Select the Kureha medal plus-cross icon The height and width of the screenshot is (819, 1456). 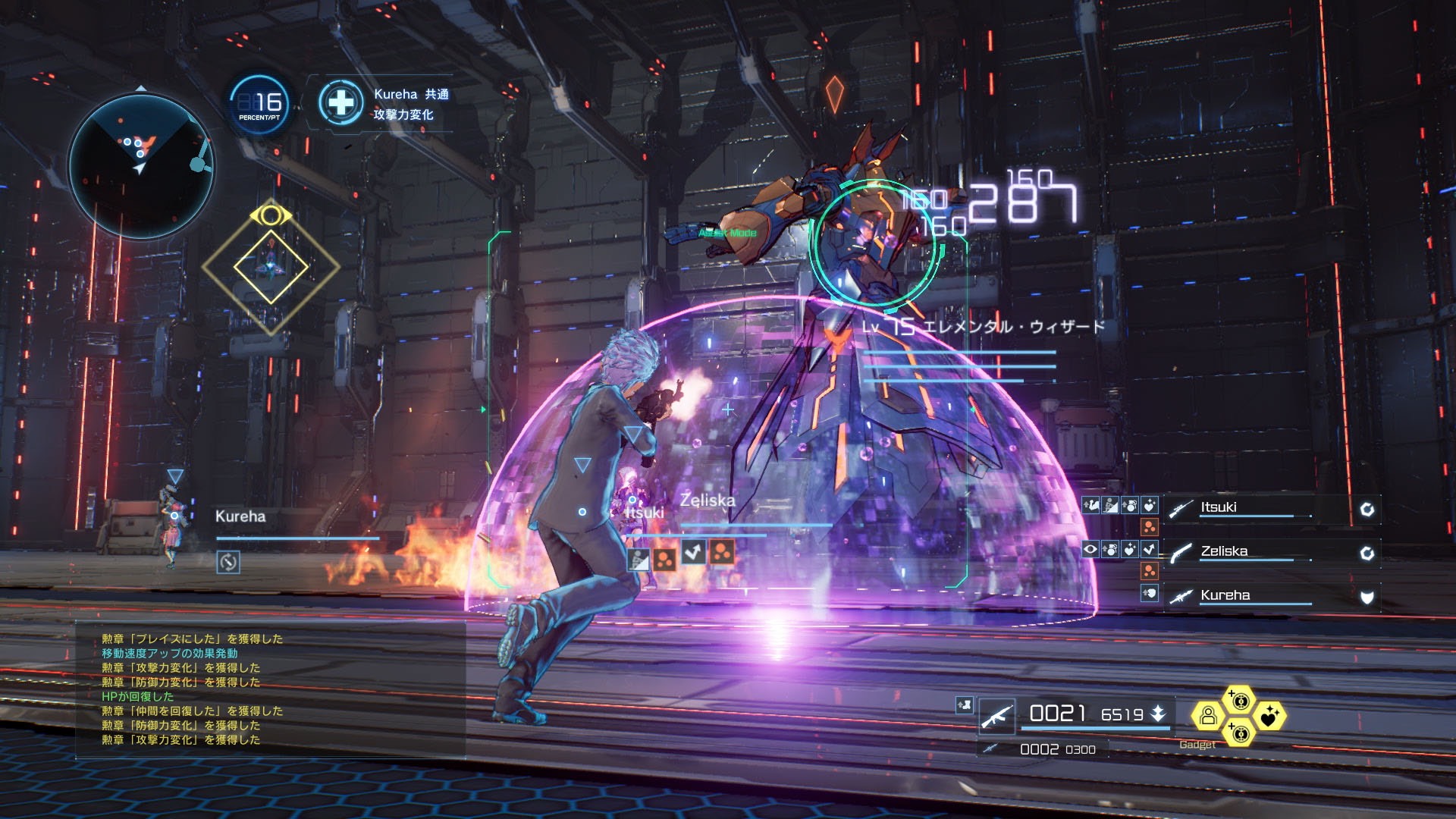[341, 102]
